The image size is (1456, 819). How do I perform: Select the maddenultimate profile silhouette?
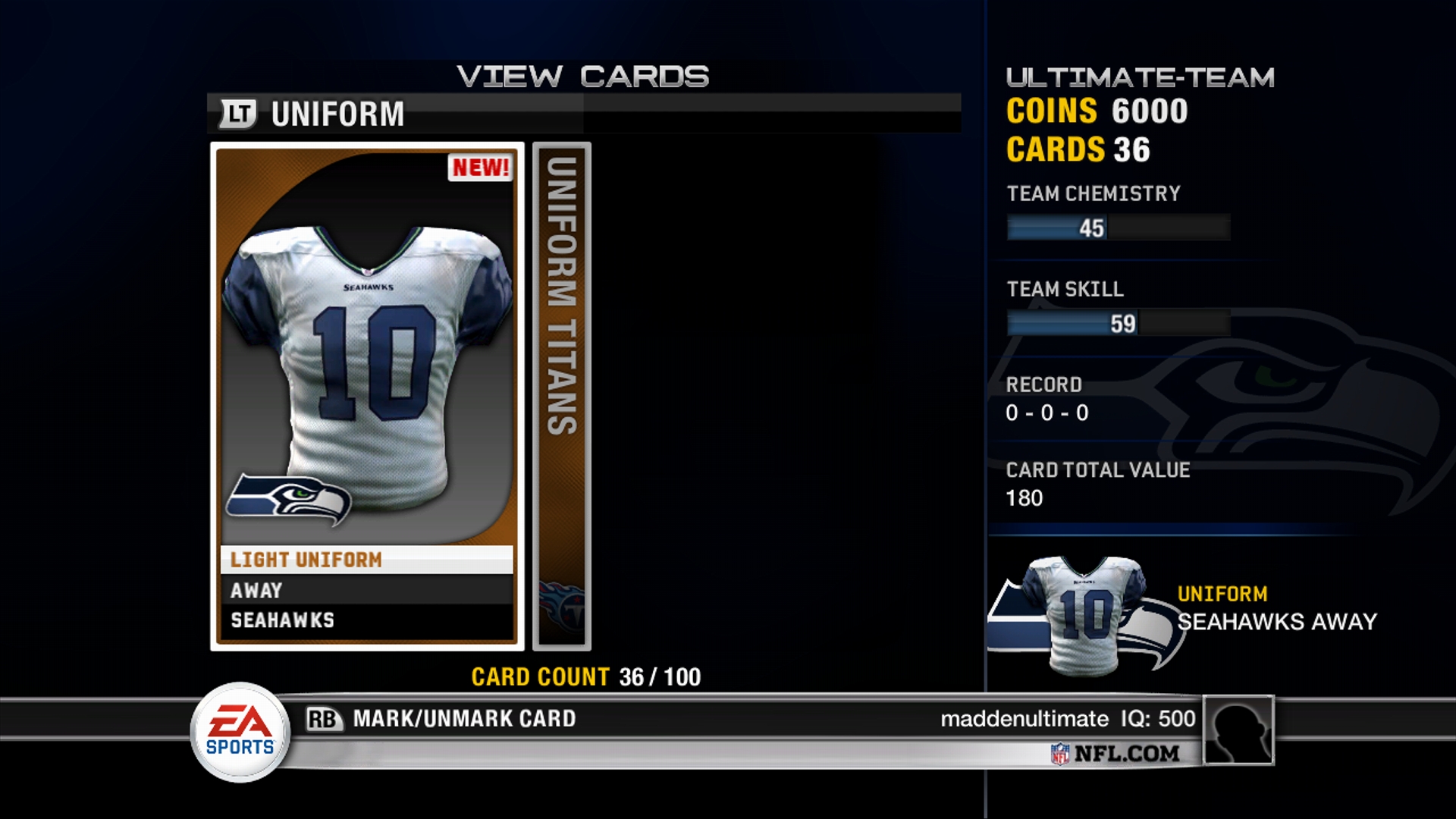tap(1238, 730)
